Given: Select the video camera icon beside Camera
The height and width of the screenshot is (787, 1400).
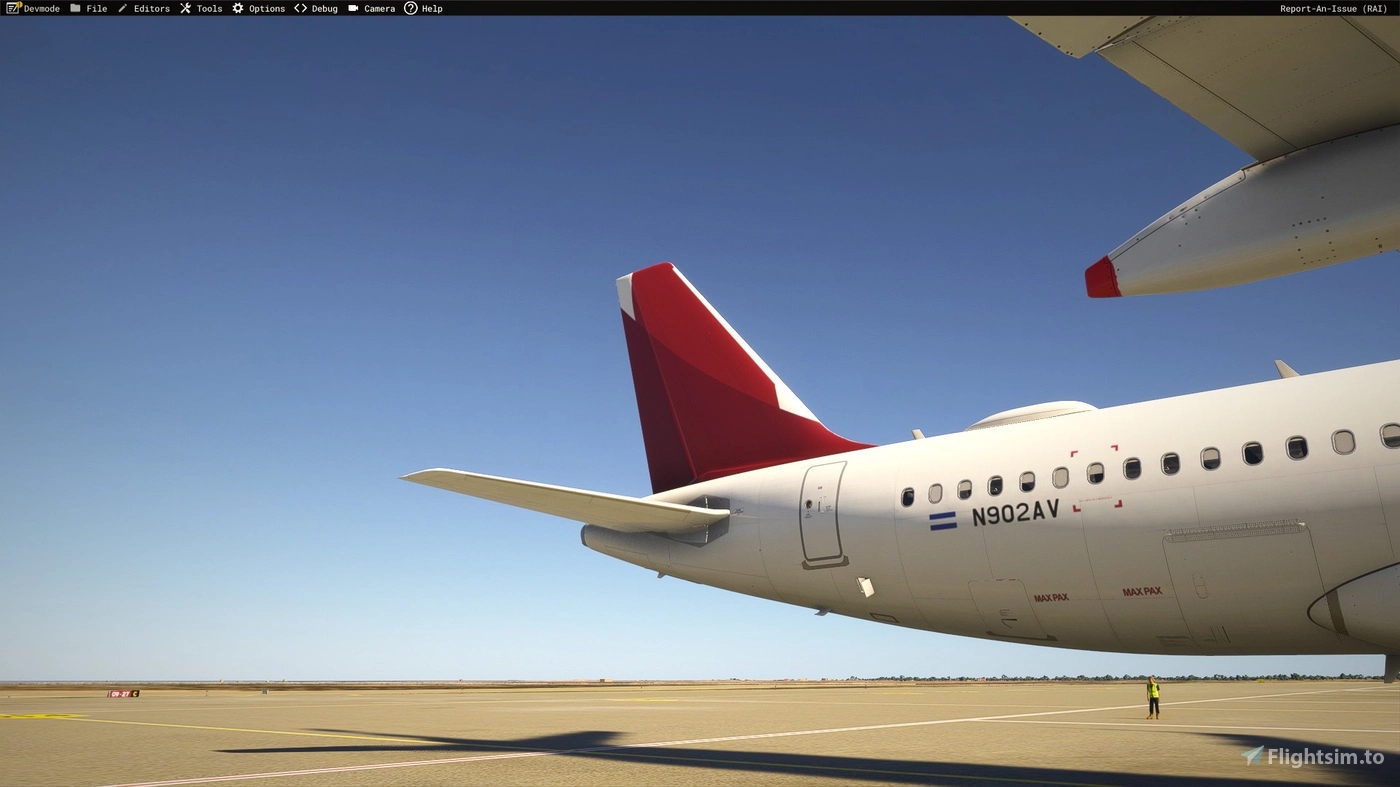Looking at the screenshot, I should (352, 8).
